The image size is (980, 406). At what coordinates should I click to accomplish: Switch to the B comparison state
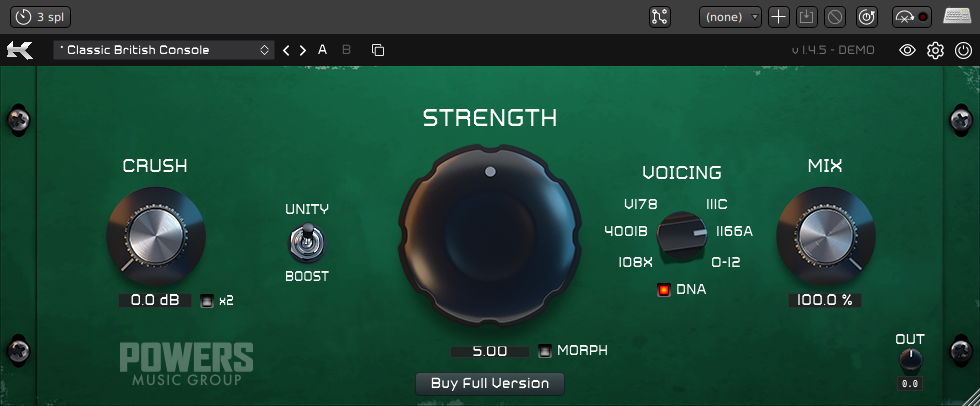coord(346,49)
